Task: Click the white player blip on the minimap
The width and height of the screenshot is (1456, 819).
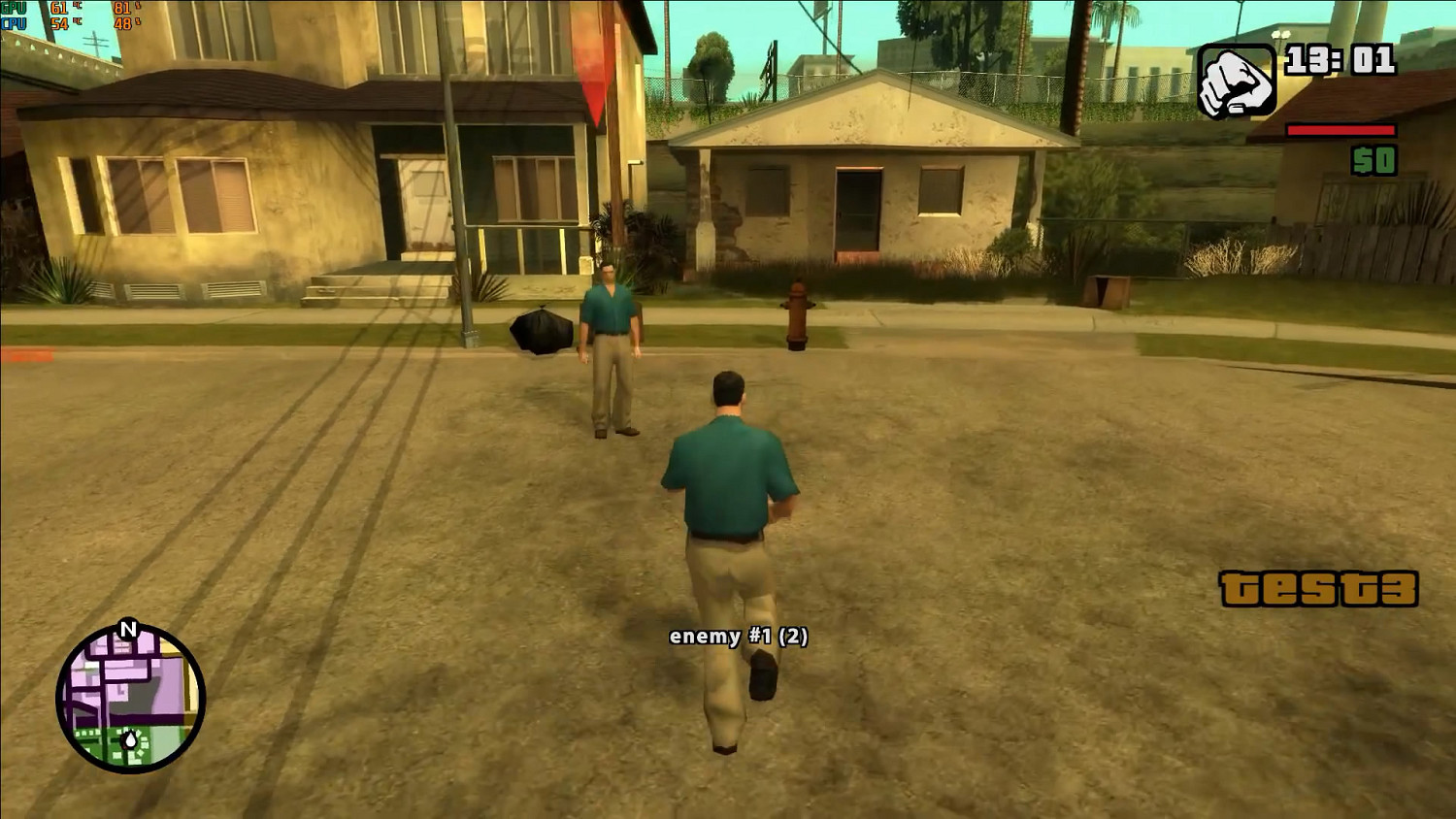Action: click(129, 739)
